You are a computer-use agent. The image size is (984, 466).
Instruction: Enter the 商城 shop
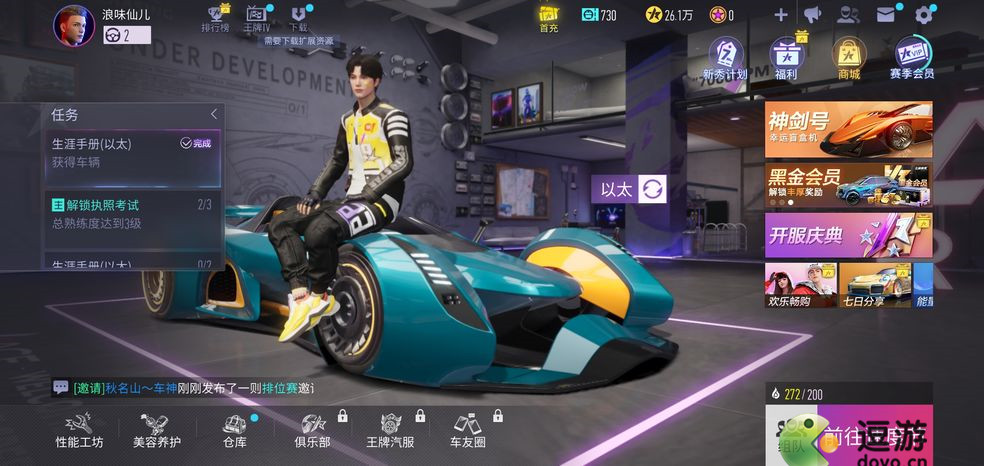tap(848, 58)
